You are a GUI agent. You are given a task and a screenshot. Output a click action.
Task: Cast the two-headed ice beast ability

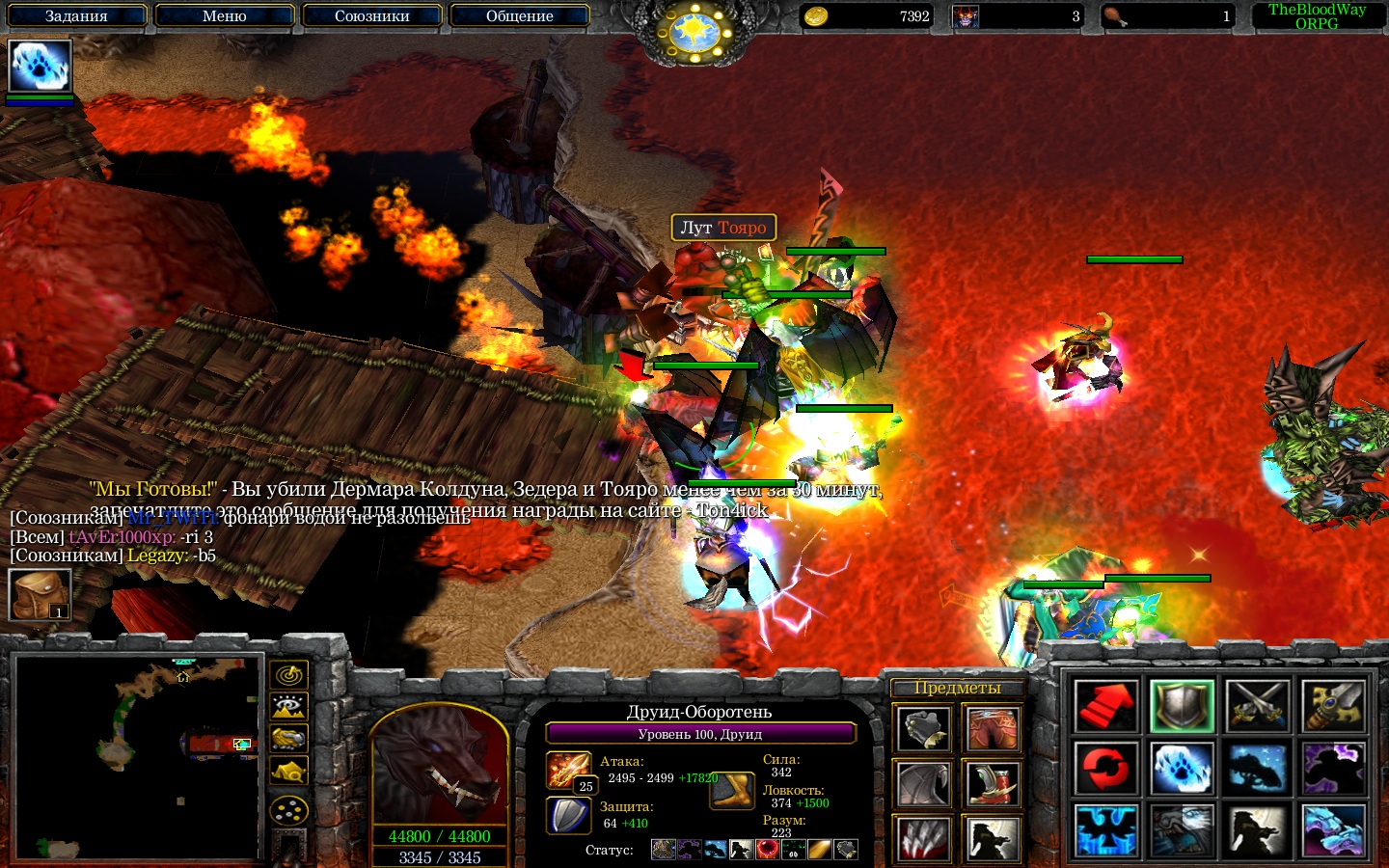click(1334, 829)
